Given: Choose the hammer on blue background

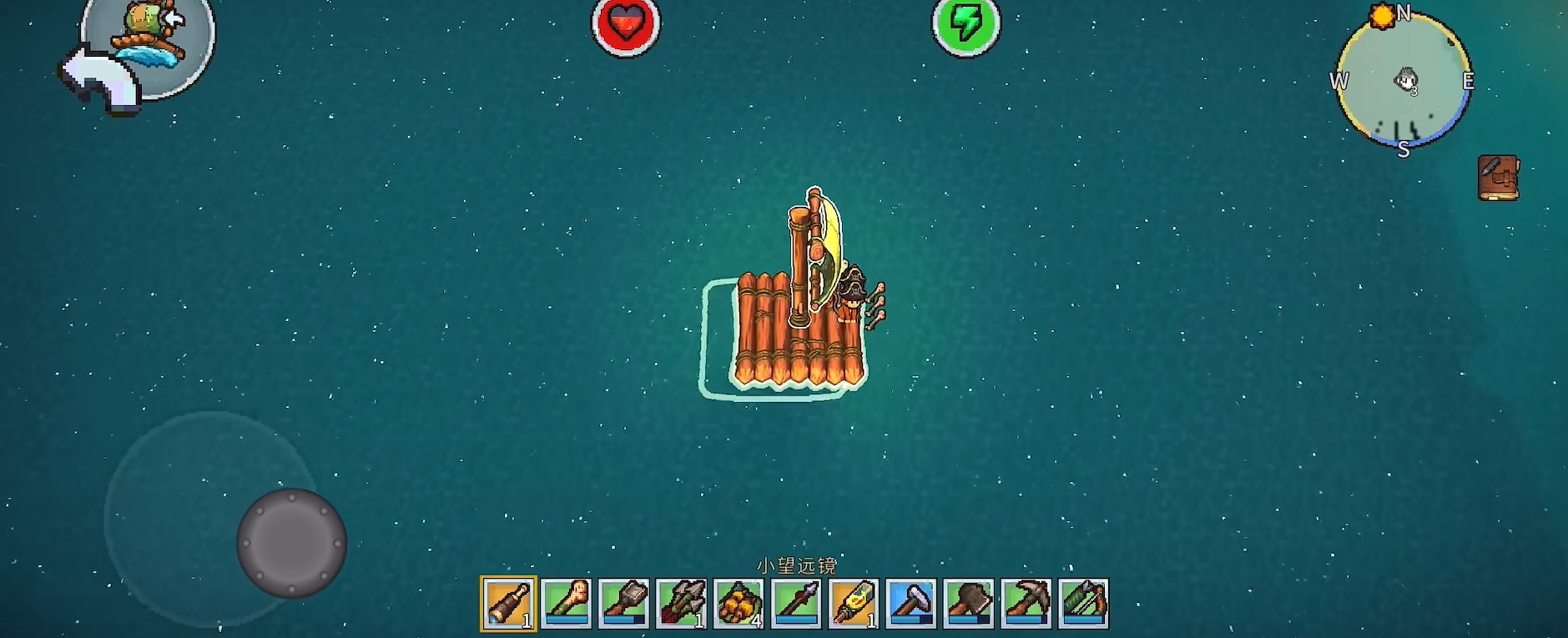Looking at the screenshot, I should coord(911,603).
